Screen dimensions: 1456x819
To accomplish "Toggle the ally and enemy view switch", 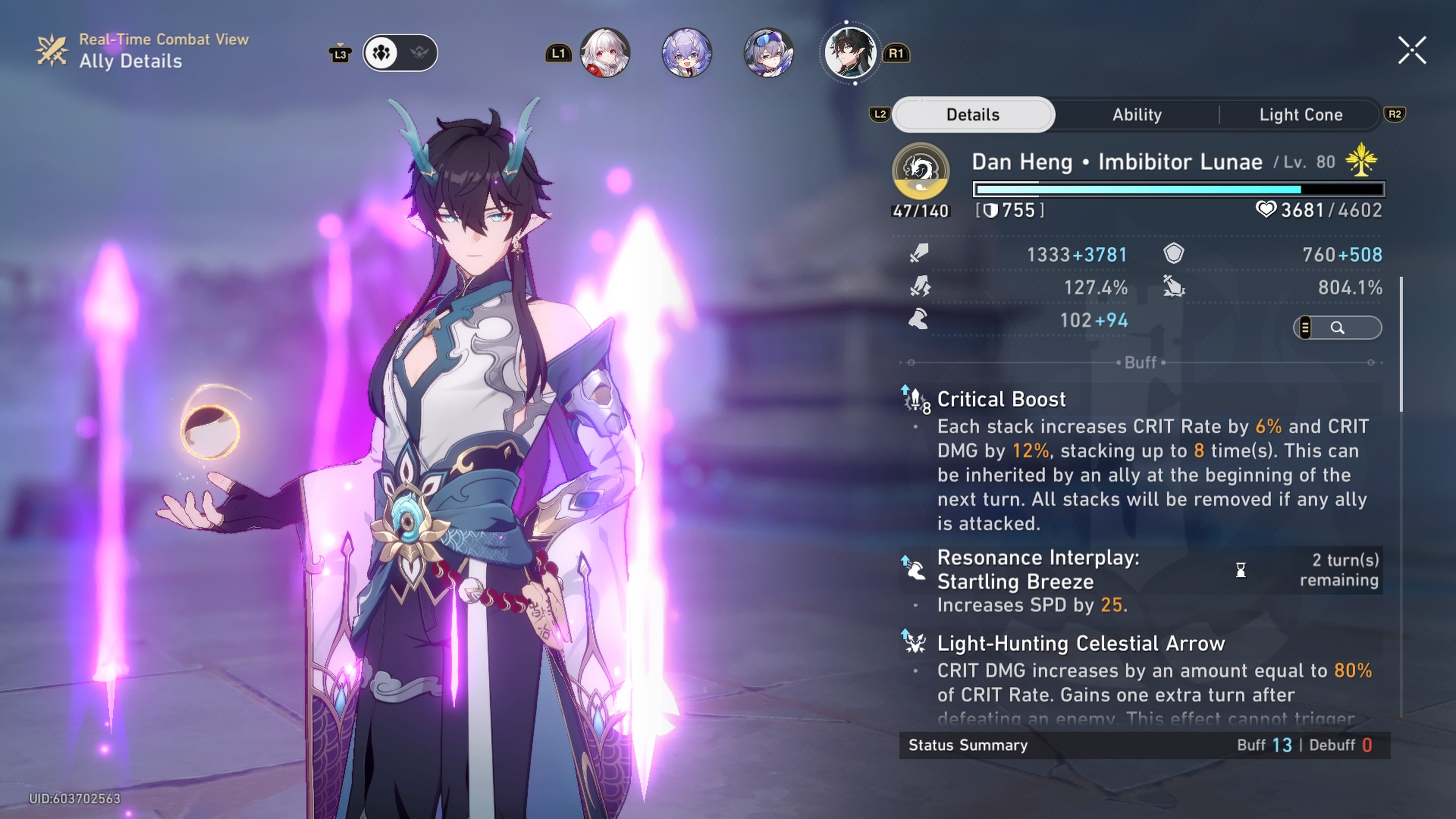I will 400,53.
